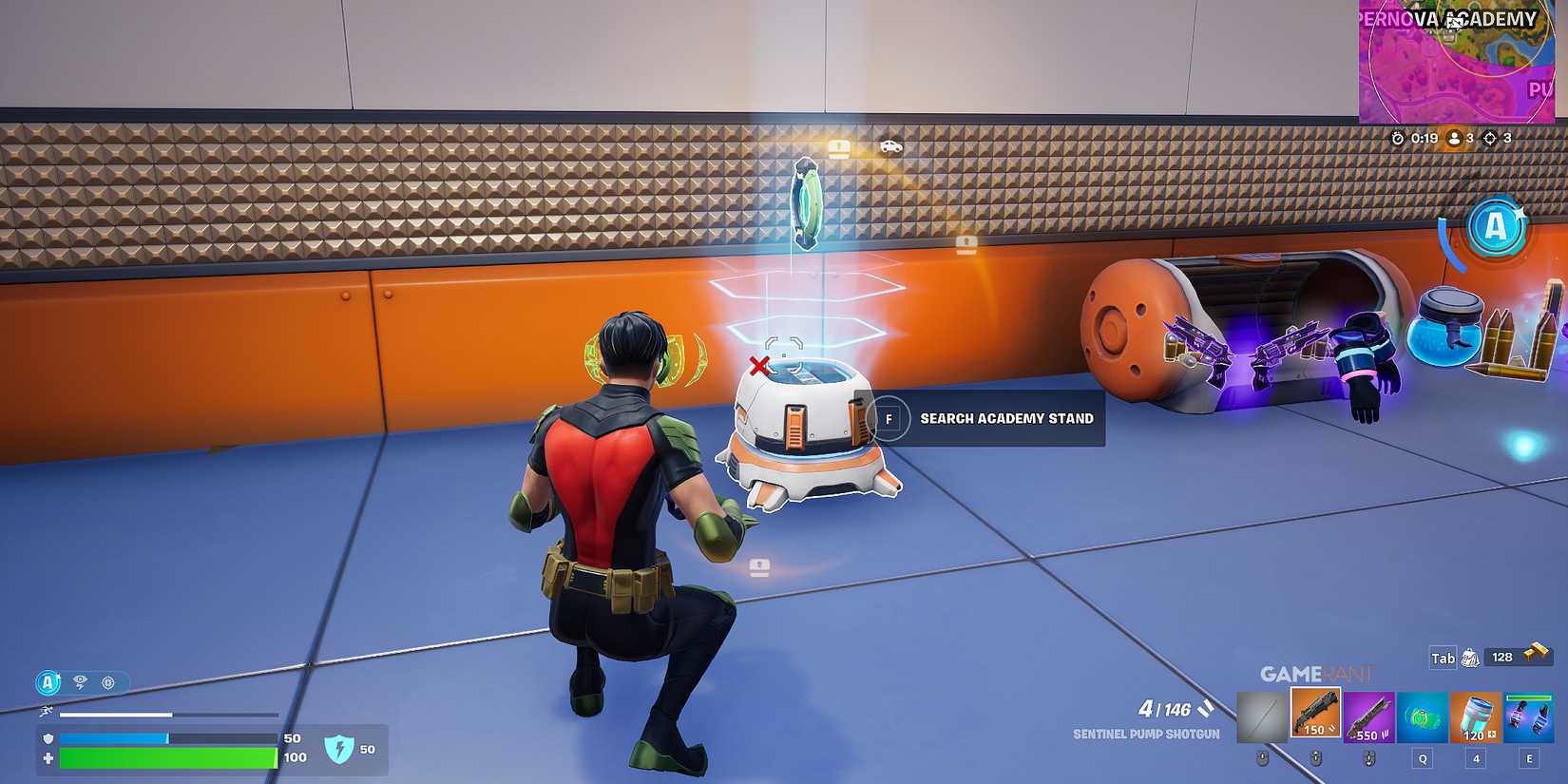The image size is (1568, 784).
Task: Click the storm timer icon next to 0:19
Action: (1397, 138)
